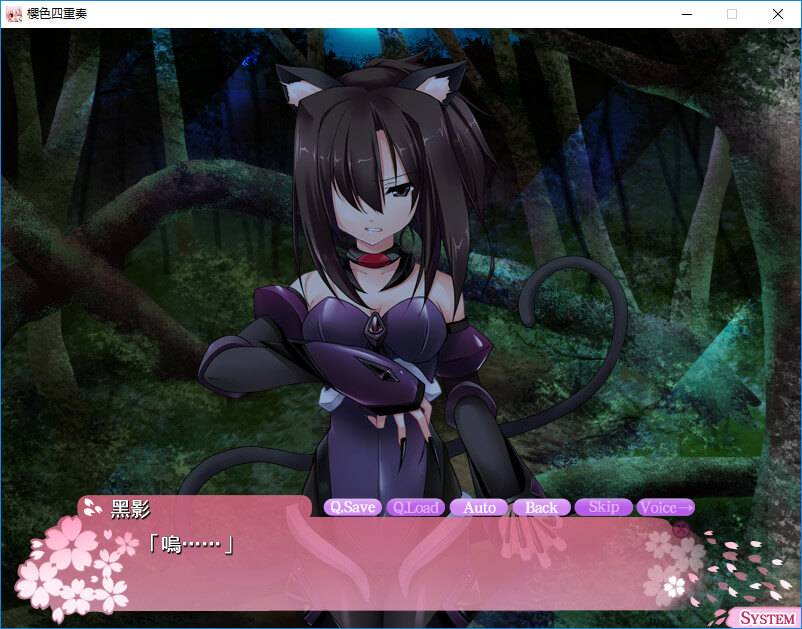Close the game window
The image size is (802, 629).
(x=778, y=14)
